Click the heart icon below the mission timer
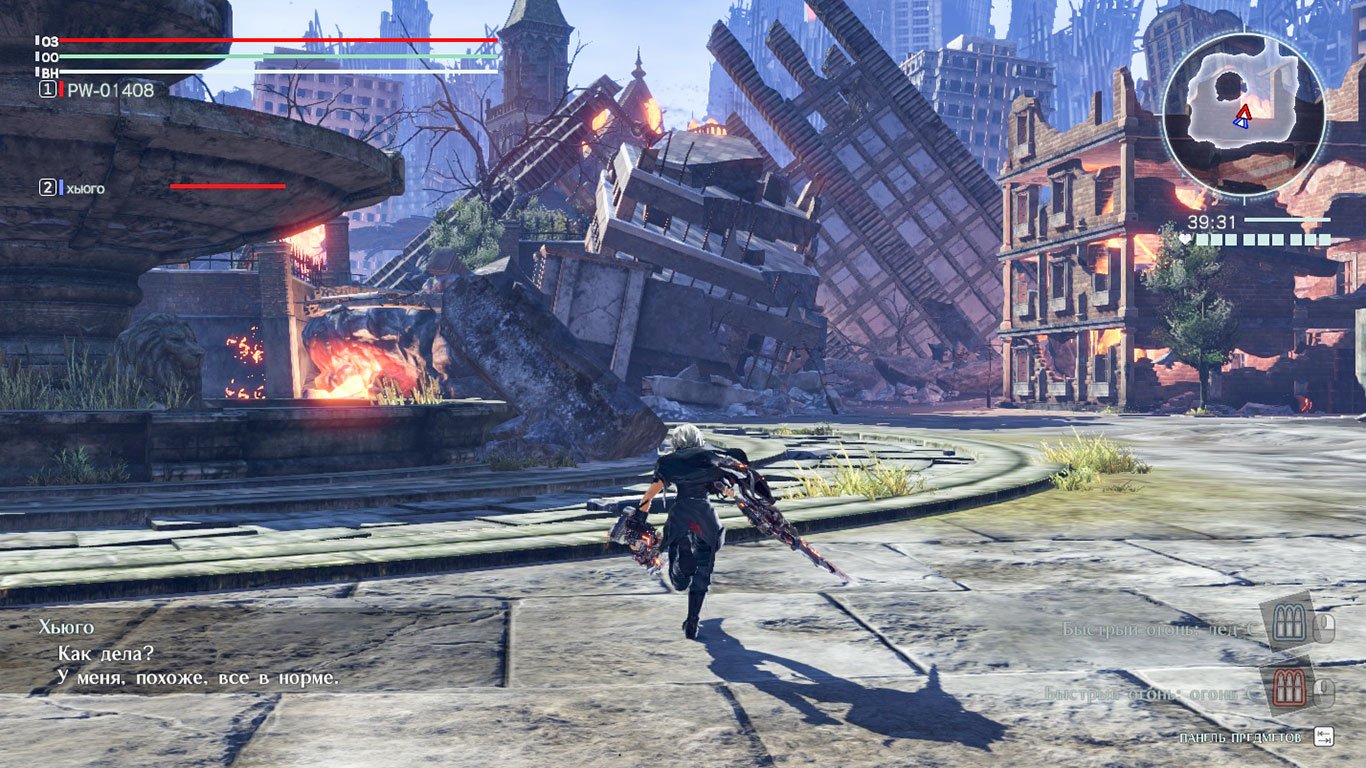The height and width of the screenshot is (768, 1366). 1186,240
